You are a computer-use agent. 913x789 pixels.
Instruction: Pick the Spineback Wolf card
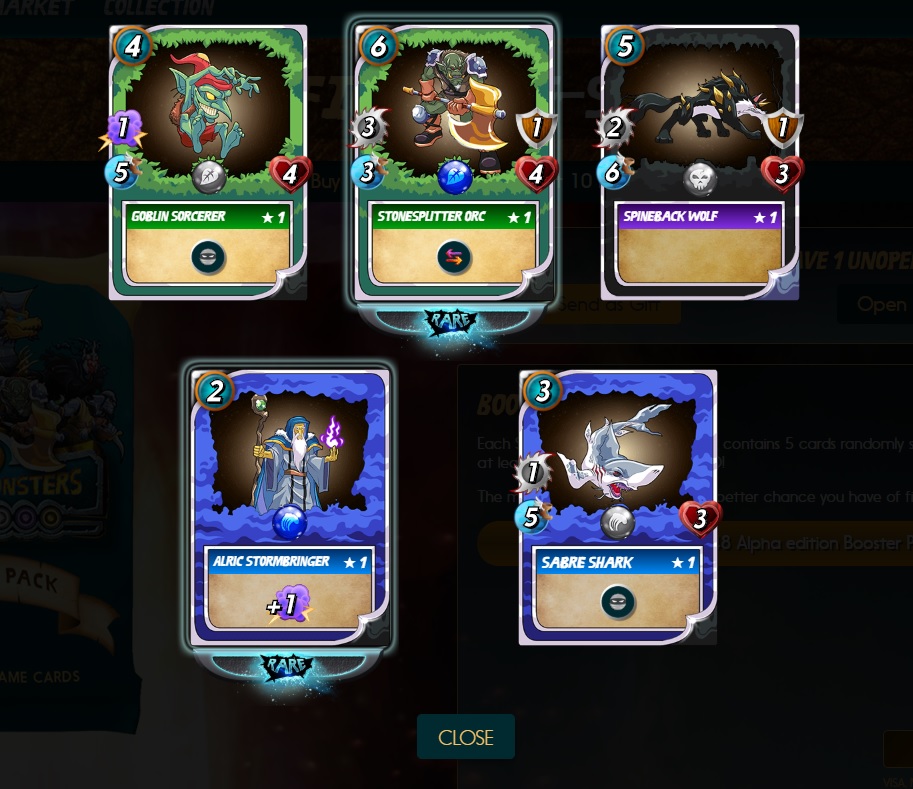point(700,162)
